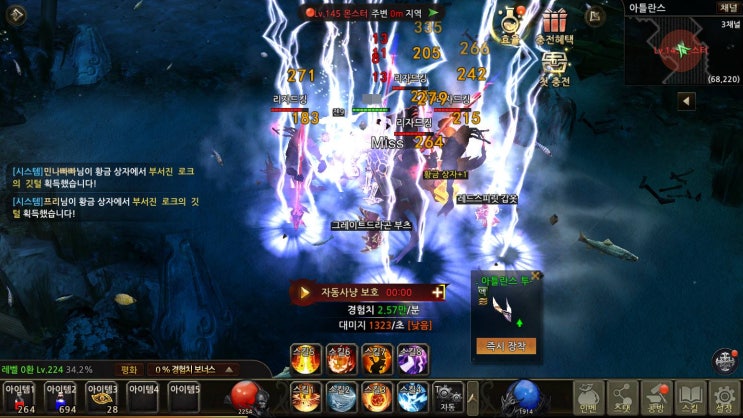Open the 채널 channel selector
This screenshot has width=743, height=418.
[726, 7]
